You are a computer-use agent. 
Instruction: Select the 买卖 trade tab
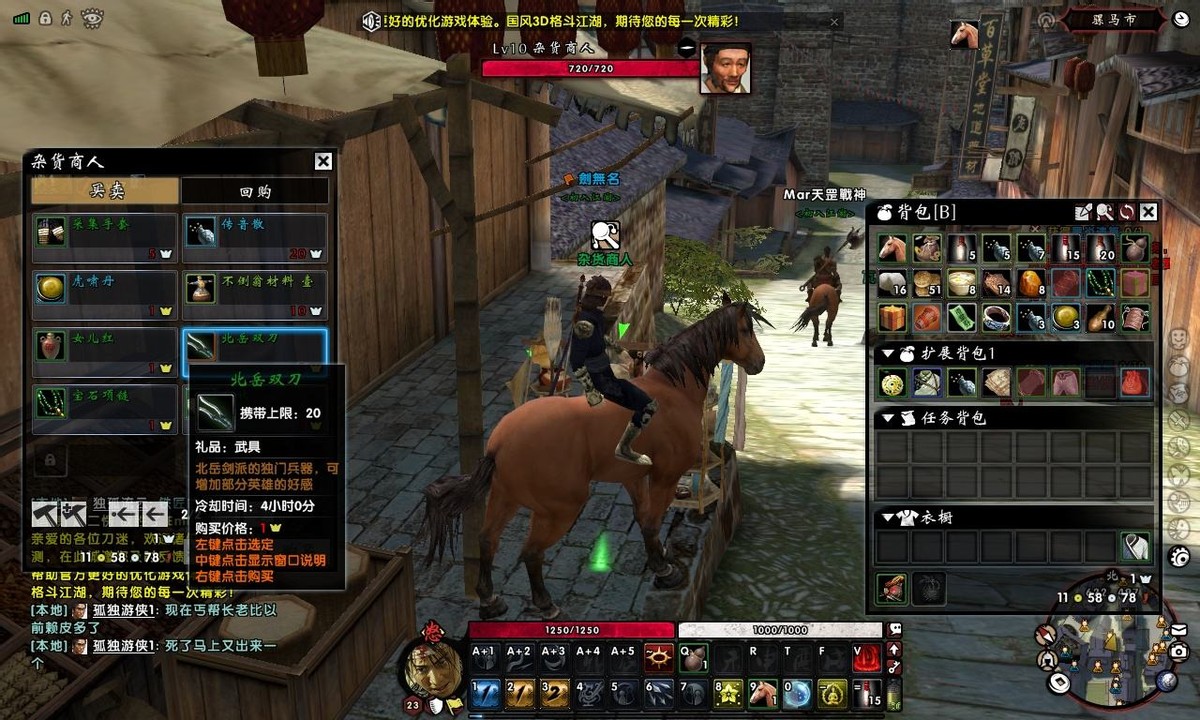[x=105, y=191]
